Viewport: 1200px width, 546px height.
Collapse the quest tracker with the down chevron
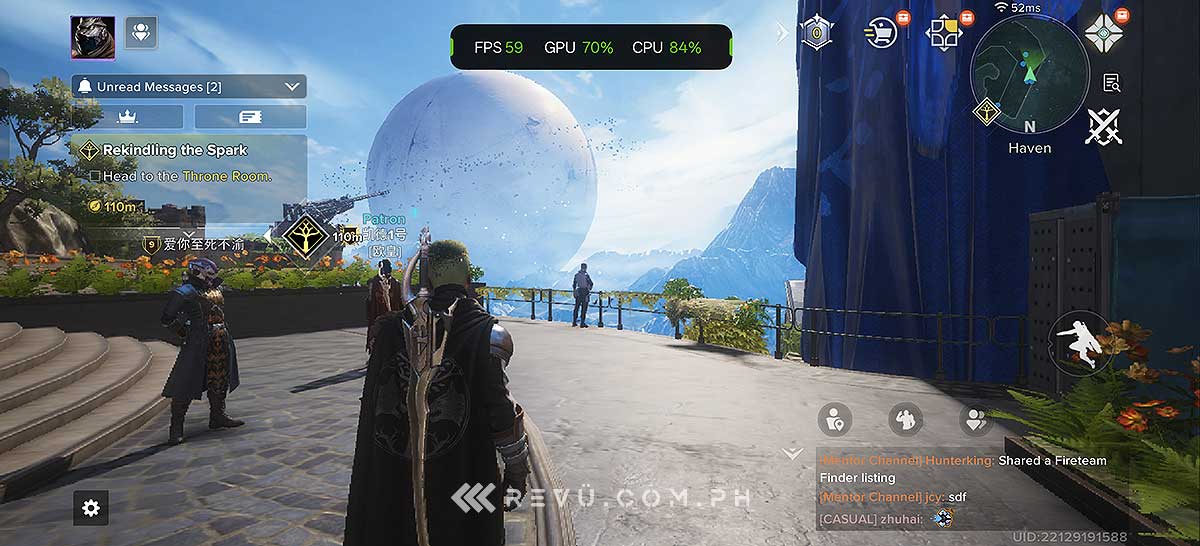[792, 453]
